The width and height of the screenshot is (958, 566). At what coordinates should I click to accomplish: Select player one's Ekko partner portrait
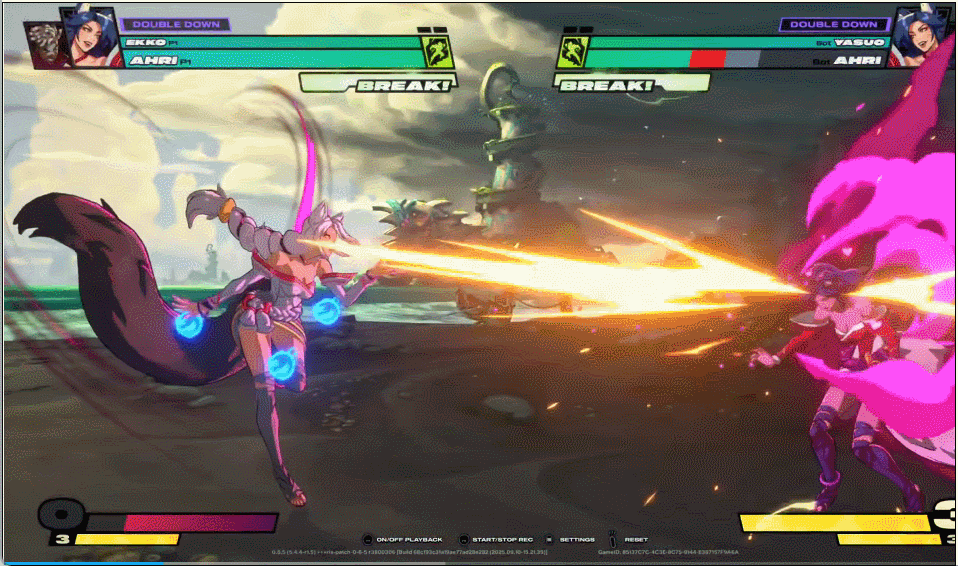click(43, 44)
